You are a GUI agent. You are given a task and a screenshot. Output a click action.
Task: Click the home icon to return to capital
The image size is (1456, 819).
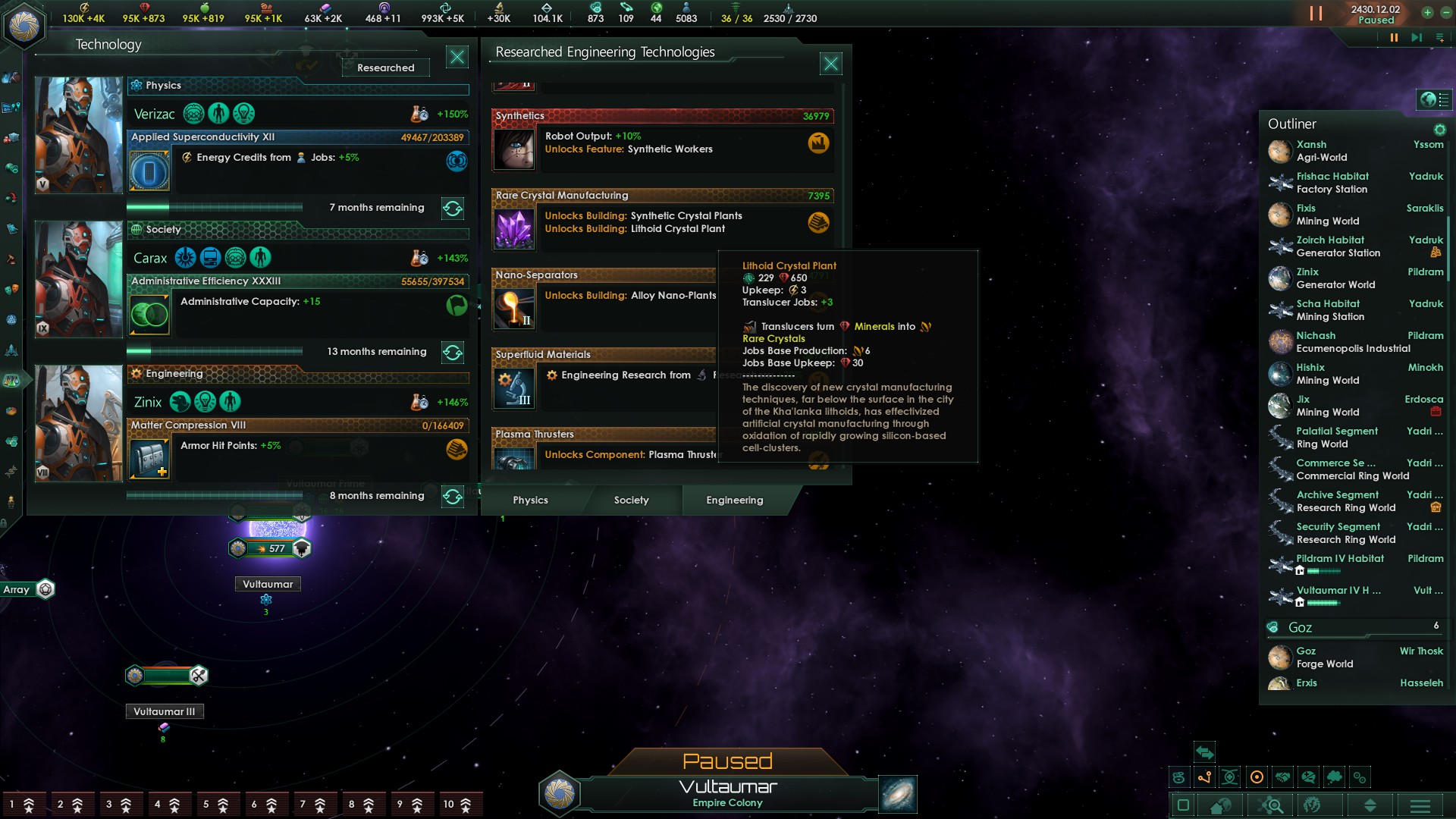pos(1221,806)
